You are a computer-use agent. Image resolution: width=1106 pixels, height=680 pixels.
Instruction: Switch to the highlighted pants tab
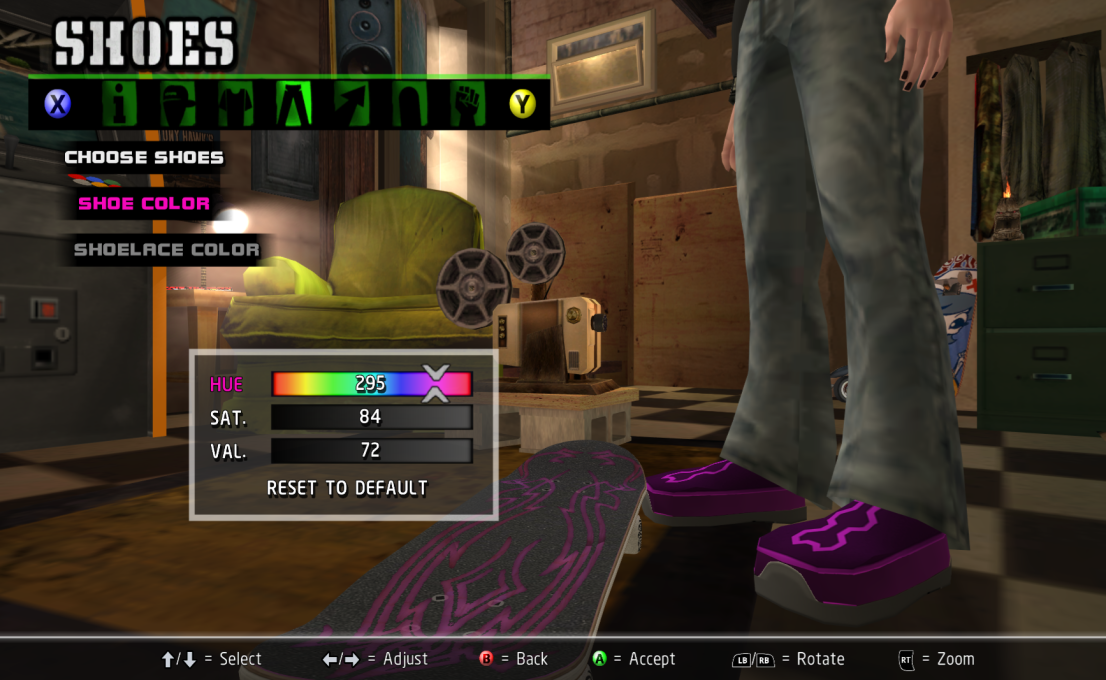(295, 103)
